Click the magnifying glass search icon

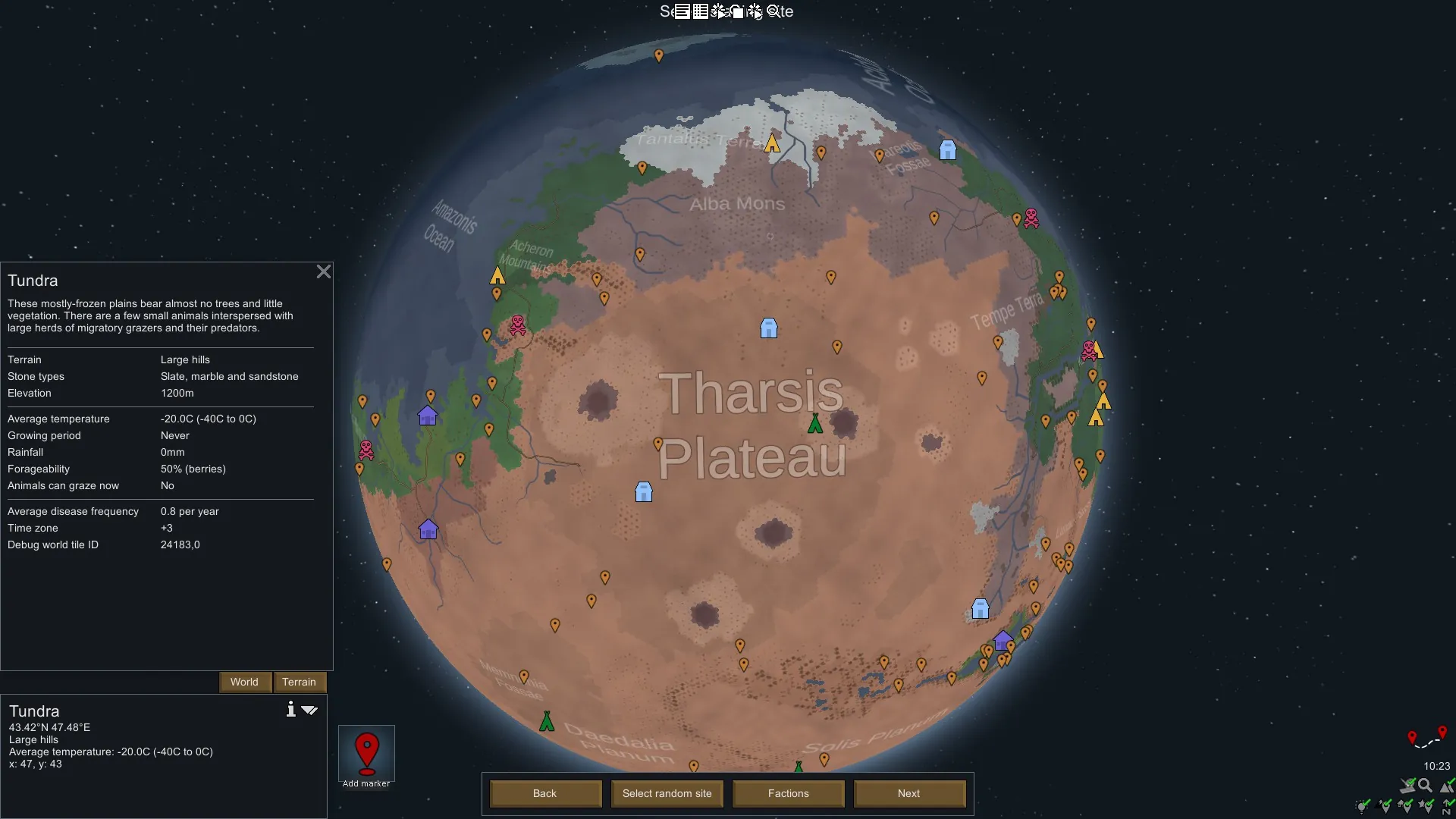coord(1425,786)
